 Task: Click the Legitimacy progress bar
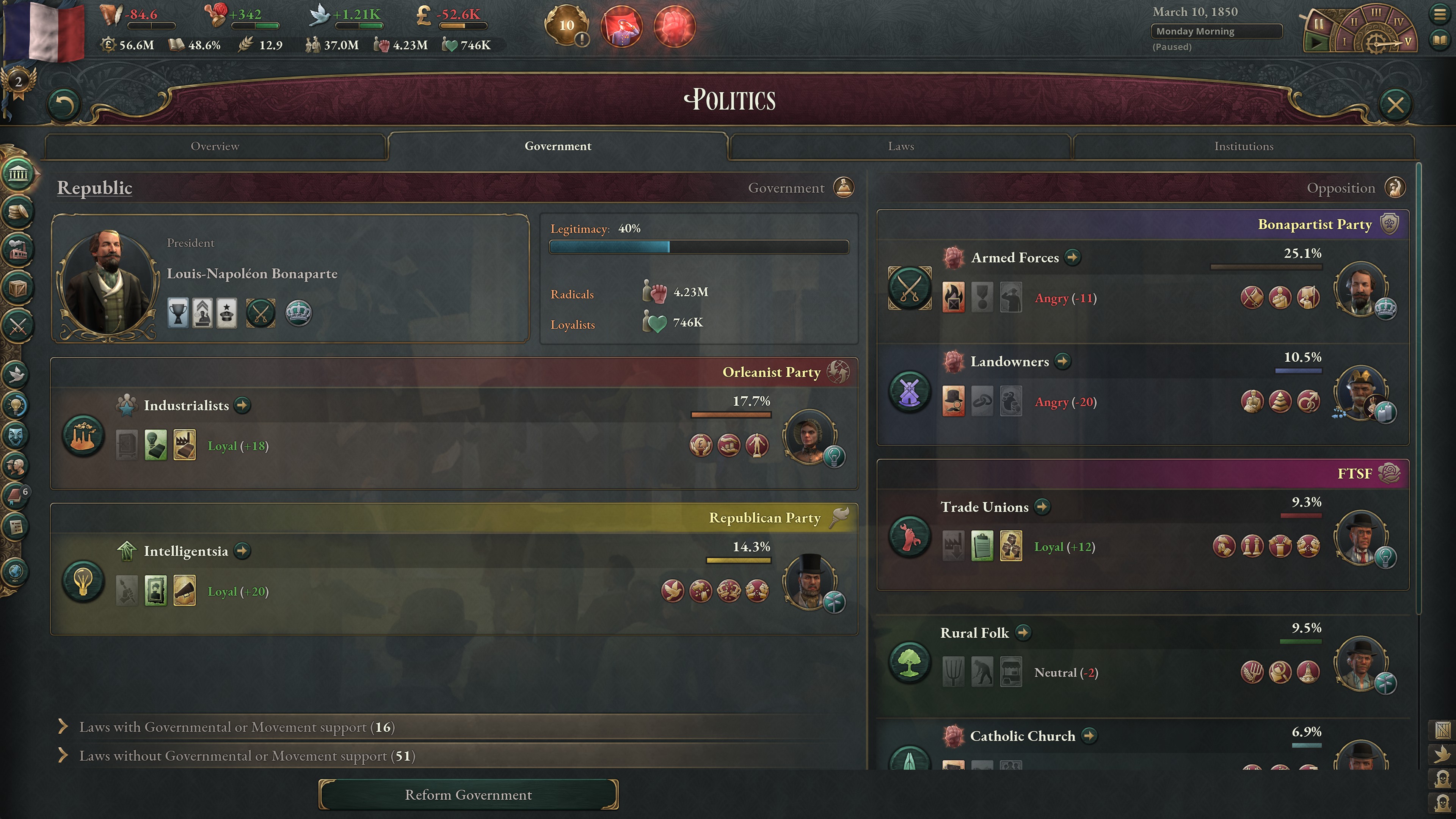[x=698, y=247]
